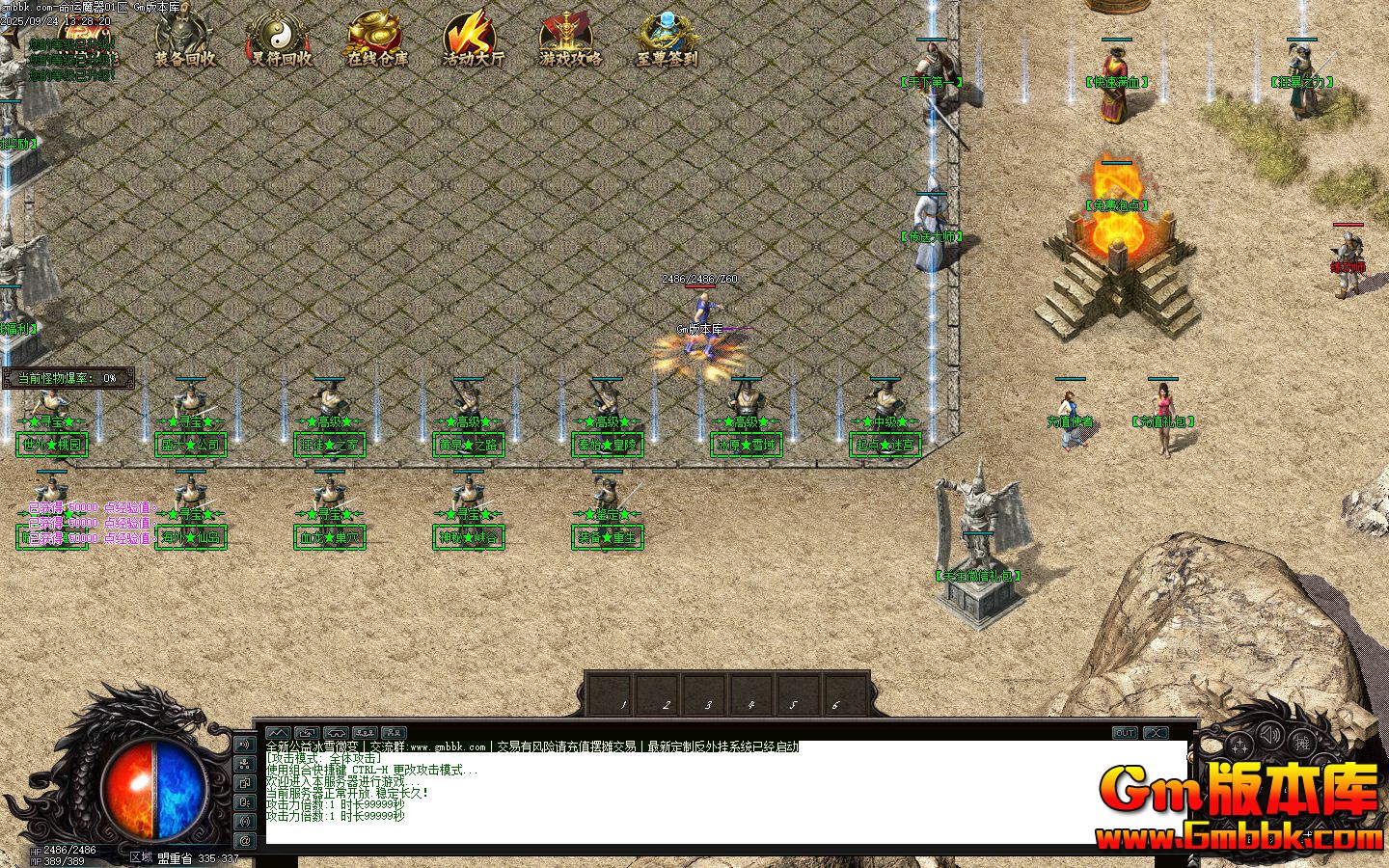This screenshot has height=868, width=1389.
Task: Collapse the chat window with the up-arrow button
Action: 277,733
